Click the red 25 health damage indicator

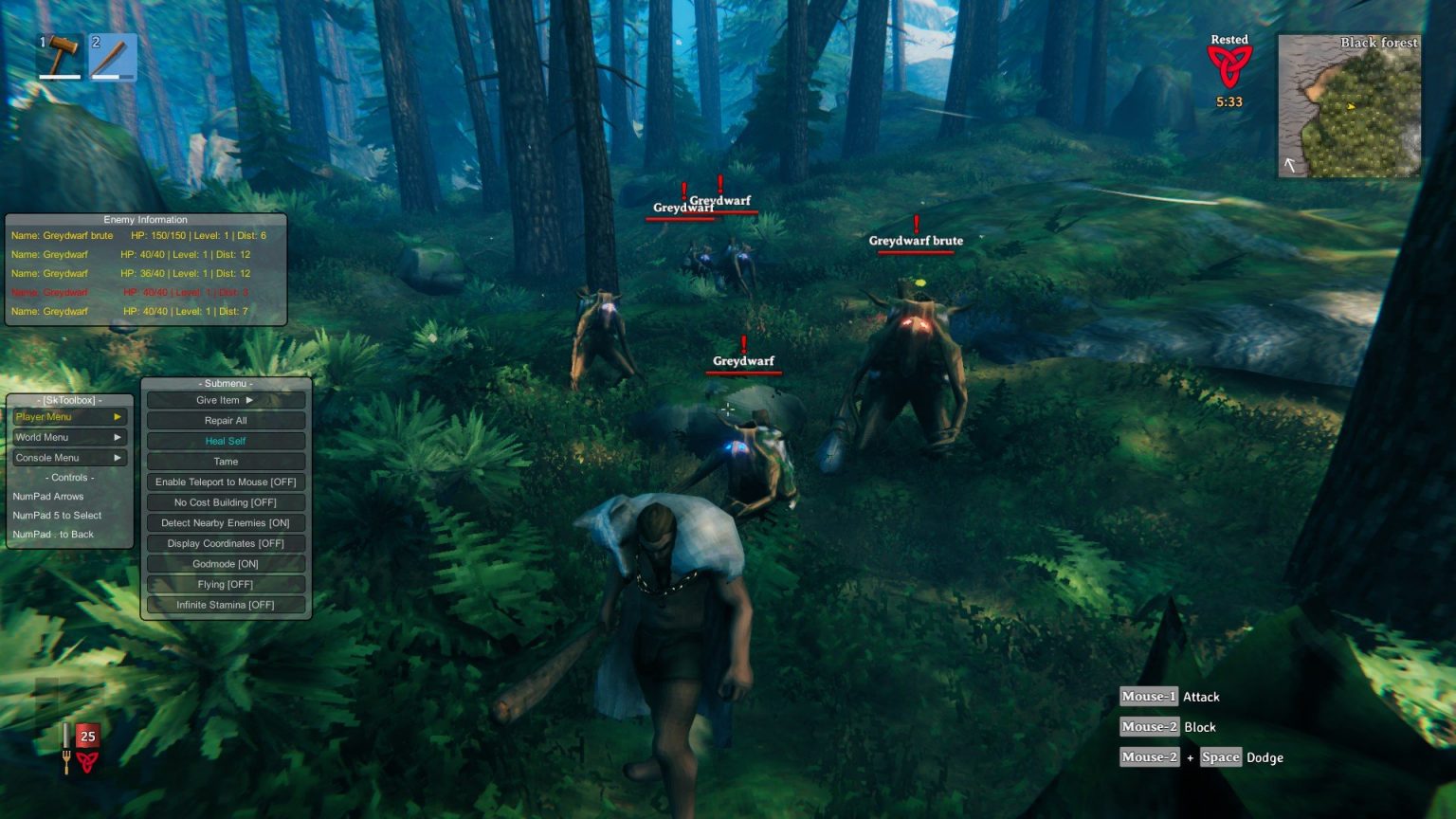pos(88,736)
